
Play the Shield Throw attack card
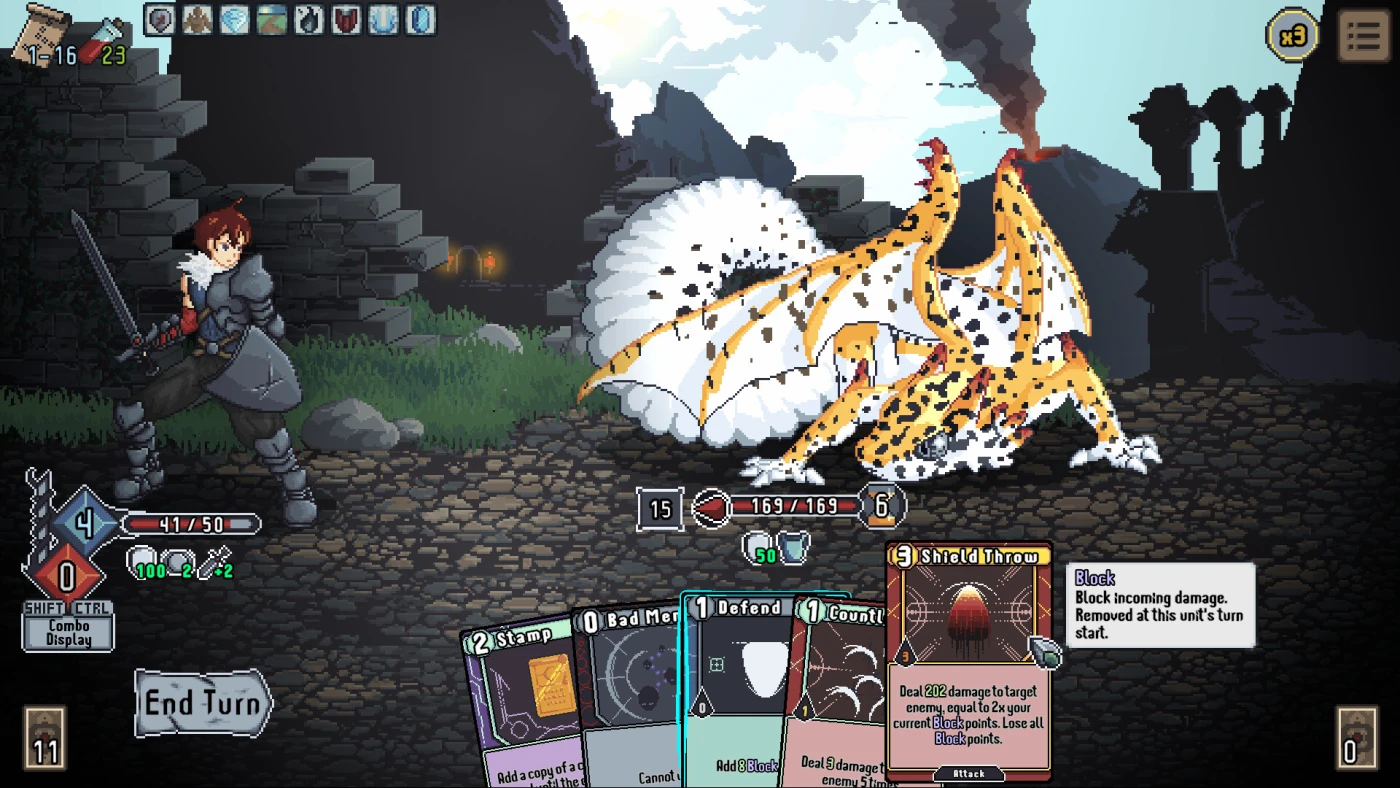(x=968, y=660)
